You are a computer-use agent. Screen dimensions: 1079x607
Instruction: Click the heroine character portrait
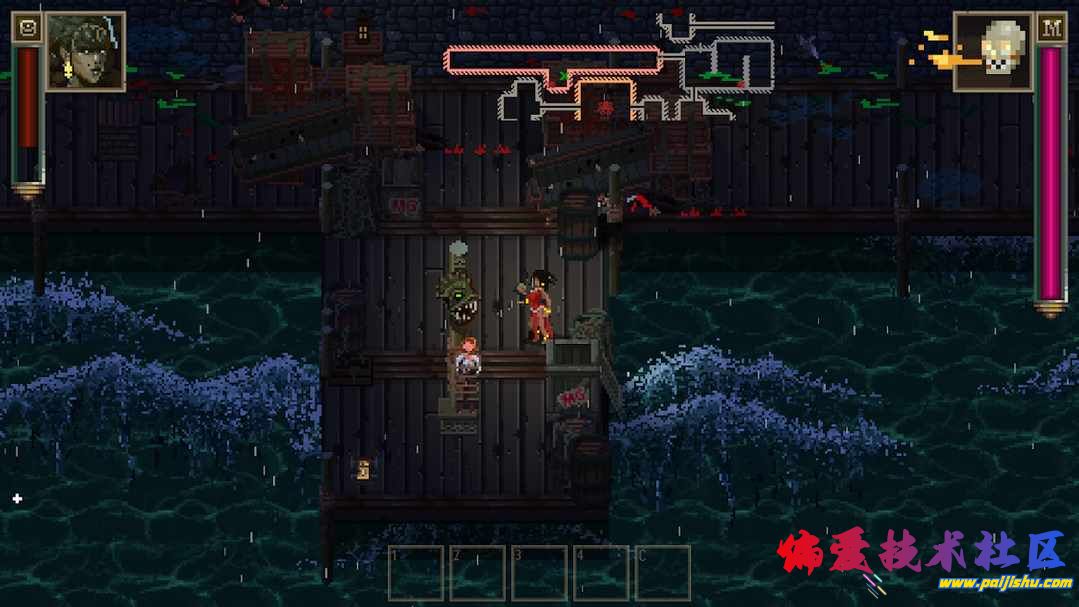(x=85, y=51)
